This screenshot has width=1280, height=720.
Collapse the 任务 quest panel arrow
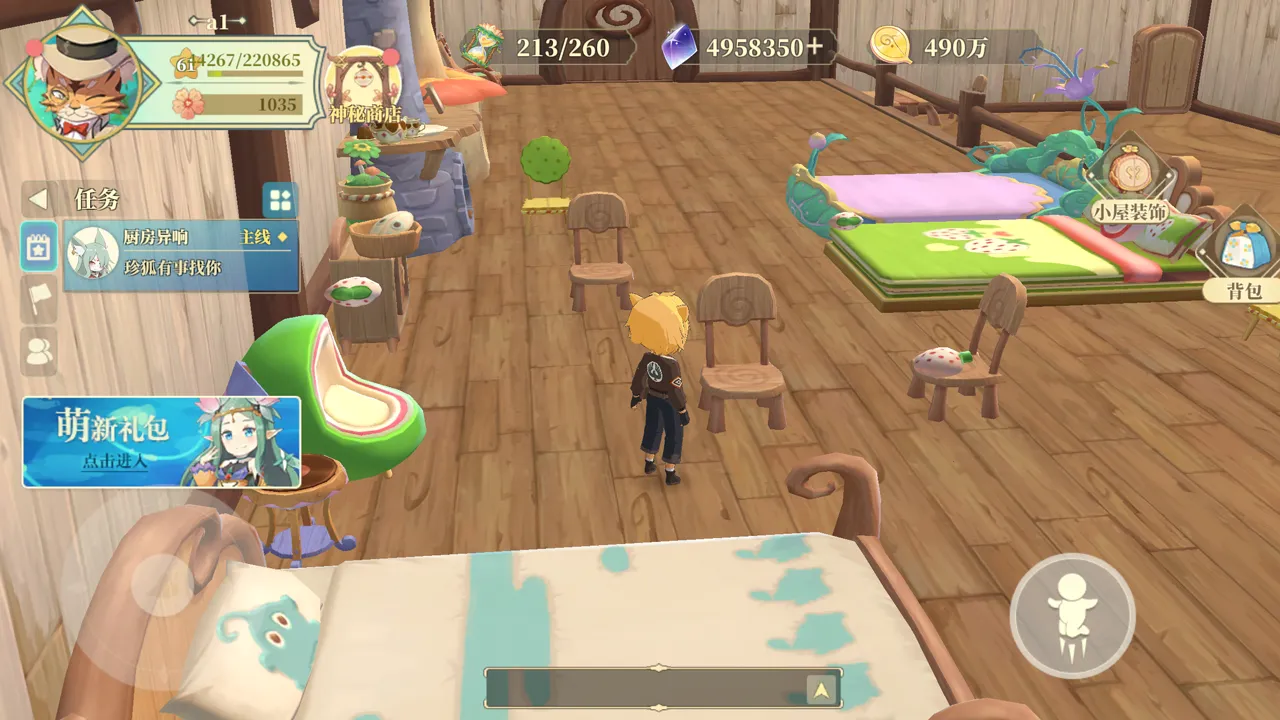click(x=38, y=199)
